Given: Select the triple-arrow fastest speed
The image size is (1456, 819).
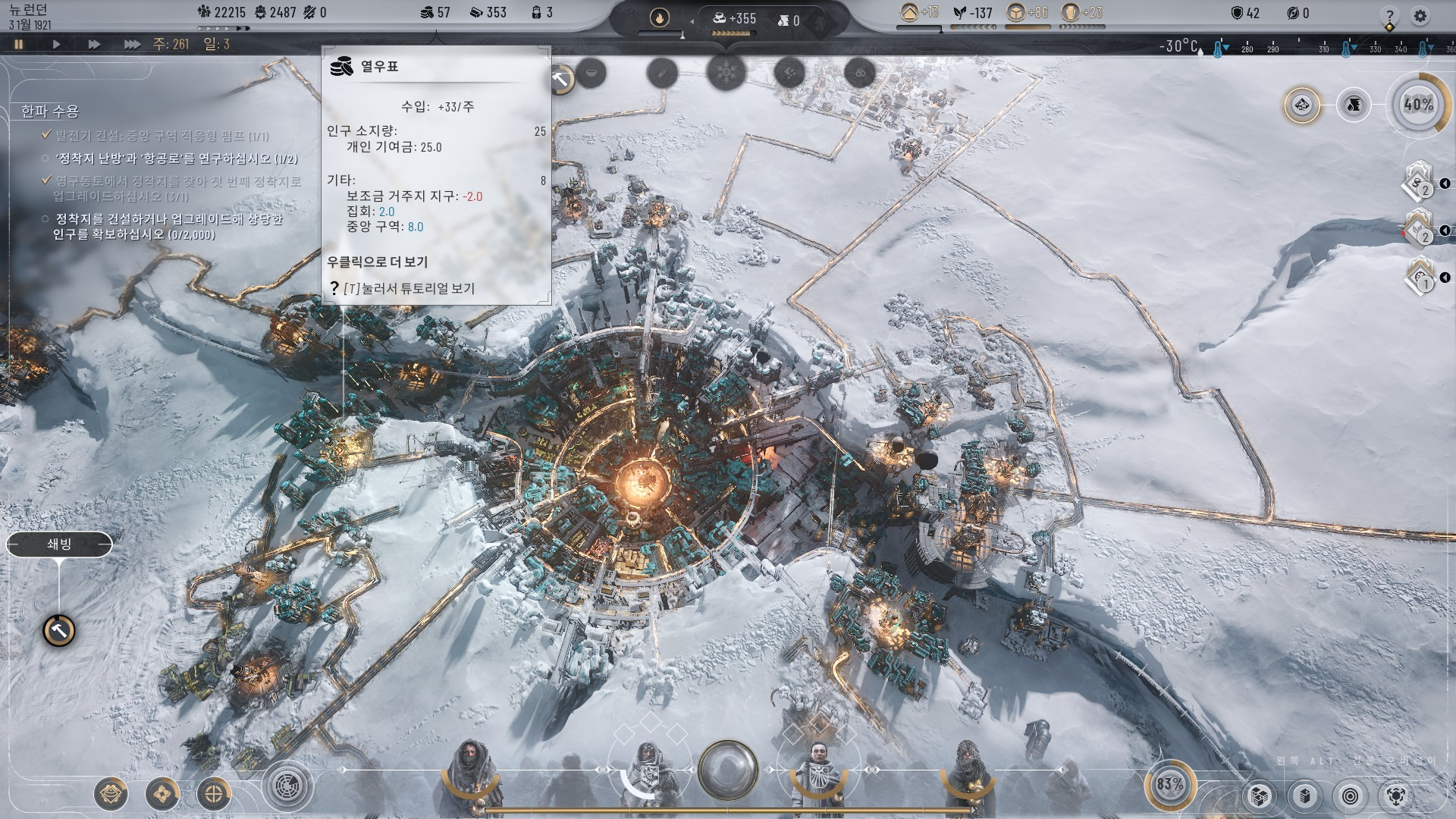Looking at the screenshot, I should pyautogui.click(x=132, y=45).
